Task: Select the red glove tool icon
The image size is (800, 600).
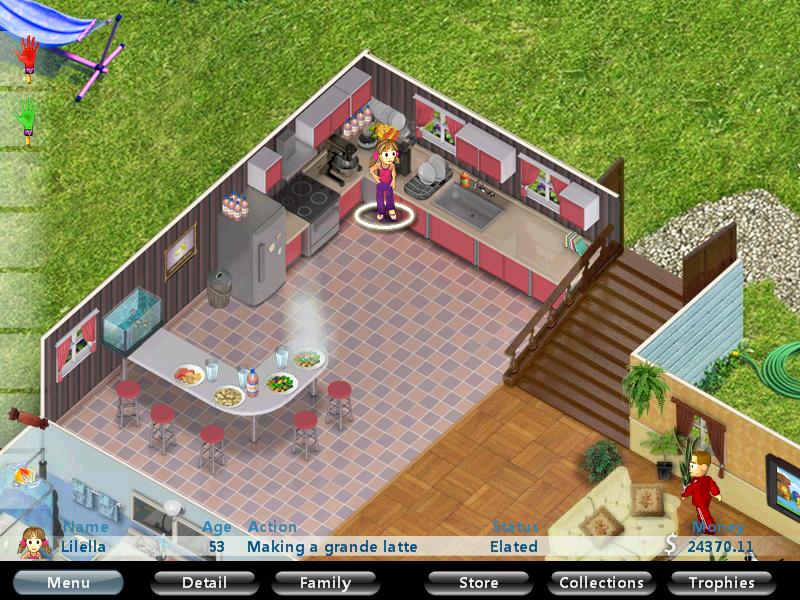Action: pyautogui.click(x=29, y=55)
